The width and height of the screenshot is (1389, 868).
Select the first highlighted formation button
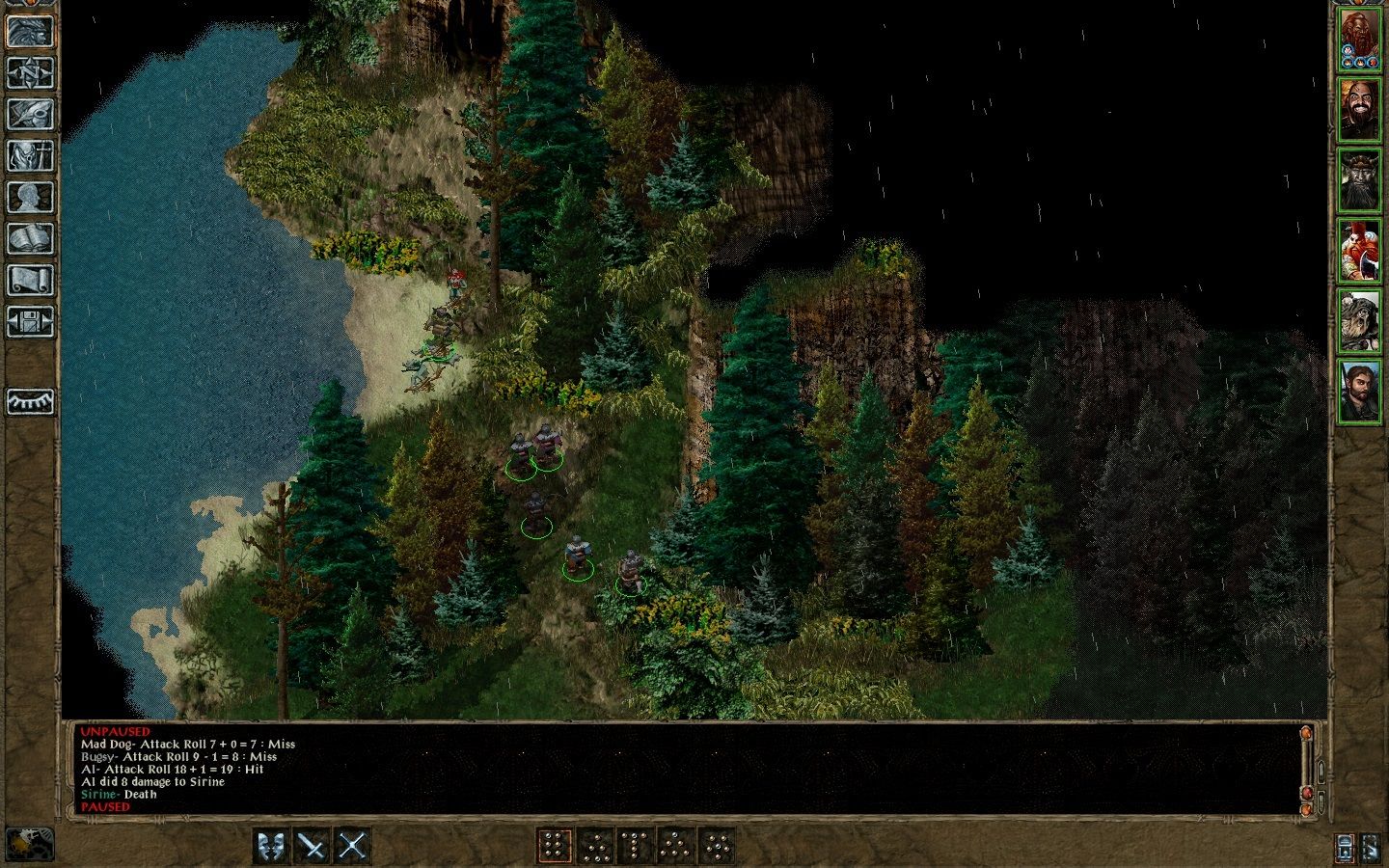555,846
